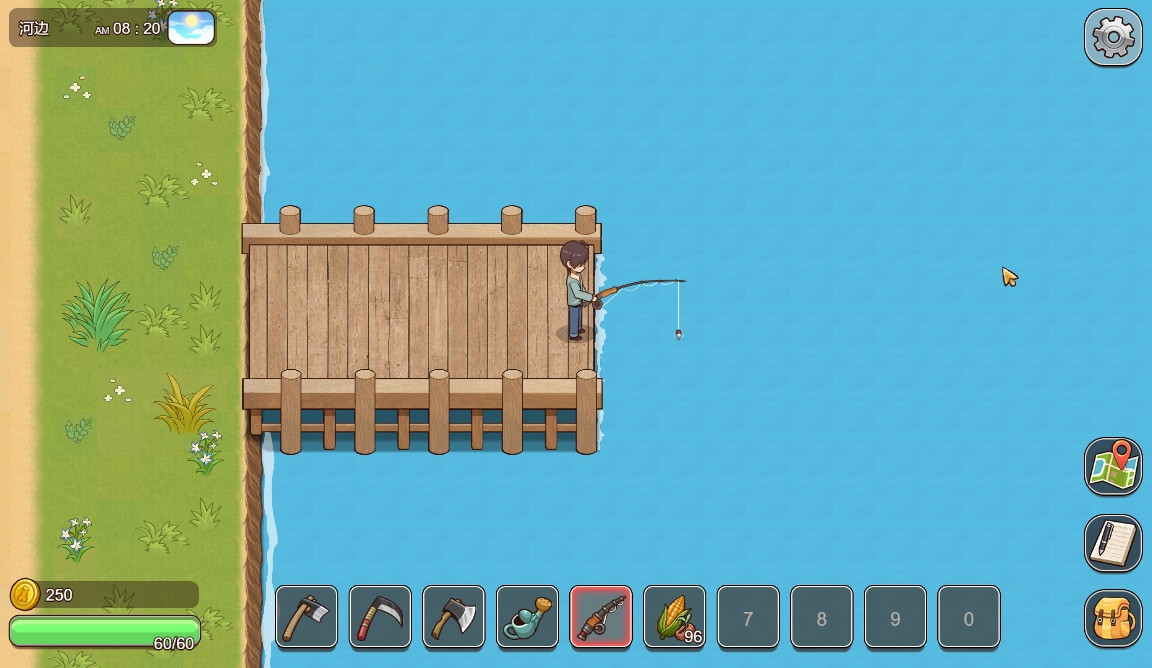Viewport: 1152px width, 668px height.
Task: Select the sickle hotbar slot
Action: [380, 617]
